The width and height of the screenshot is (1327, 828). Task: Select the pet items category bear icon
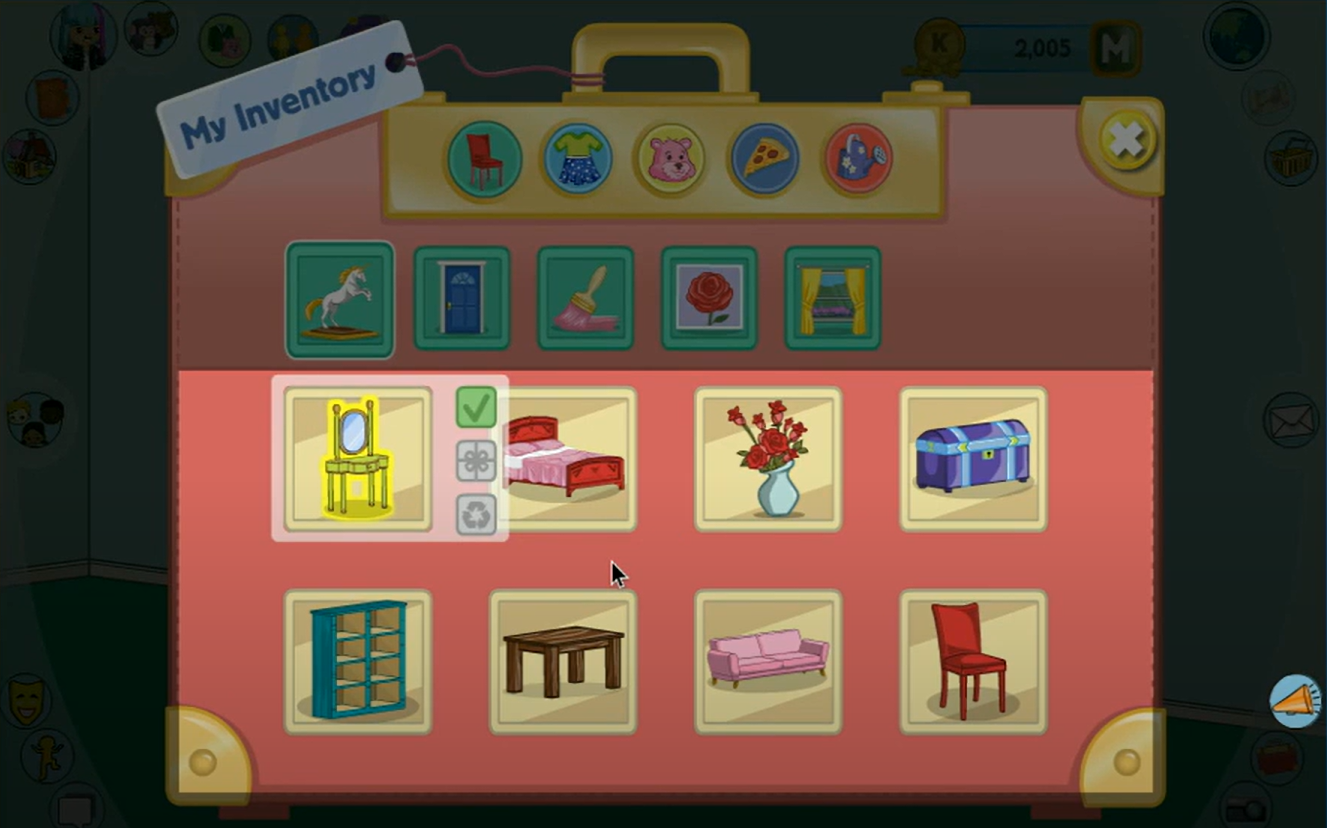(668, 158)
